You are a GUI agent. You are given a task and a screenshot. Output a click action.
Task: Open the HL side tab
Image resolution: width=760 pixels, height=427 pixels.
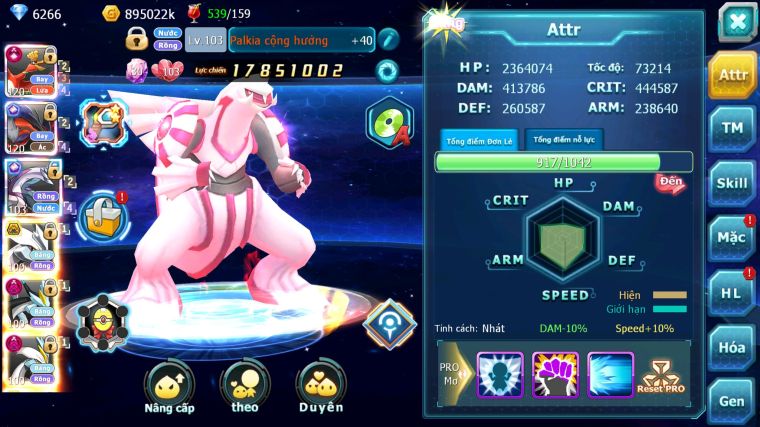tap(732, 293)
